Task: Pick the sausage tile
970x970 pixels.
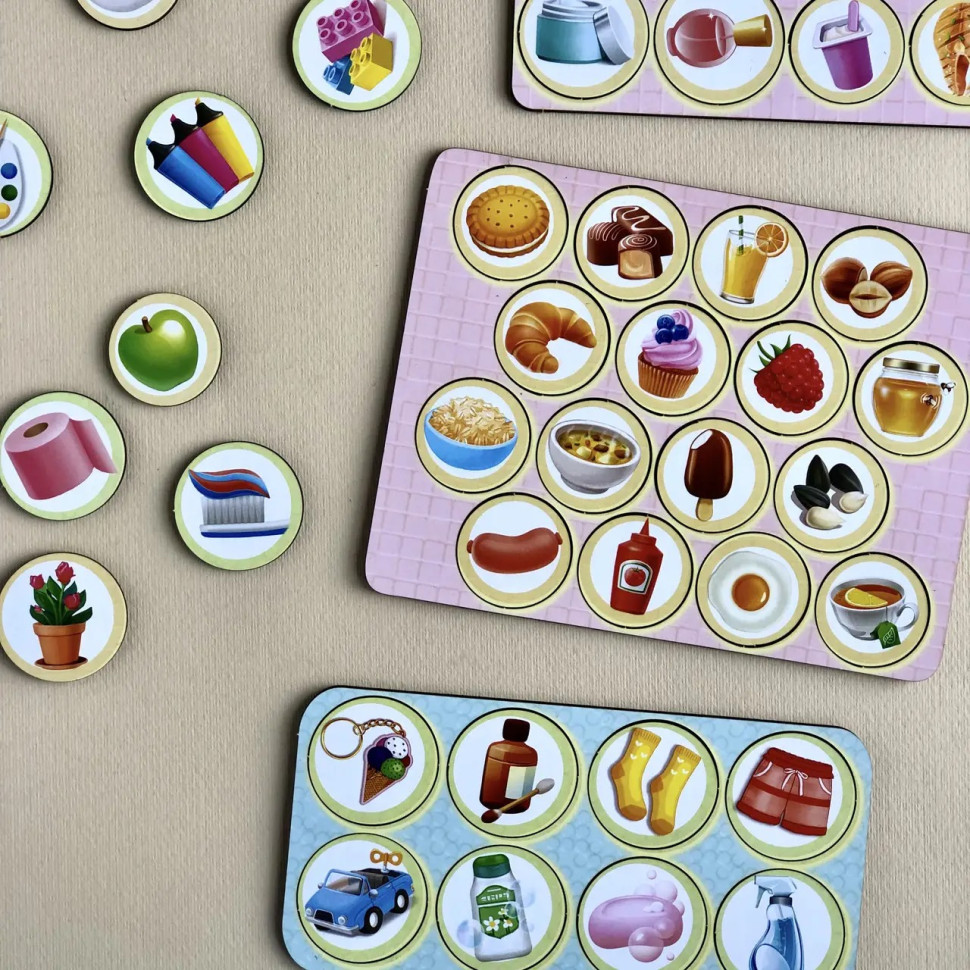Action: tap(515, 550)
